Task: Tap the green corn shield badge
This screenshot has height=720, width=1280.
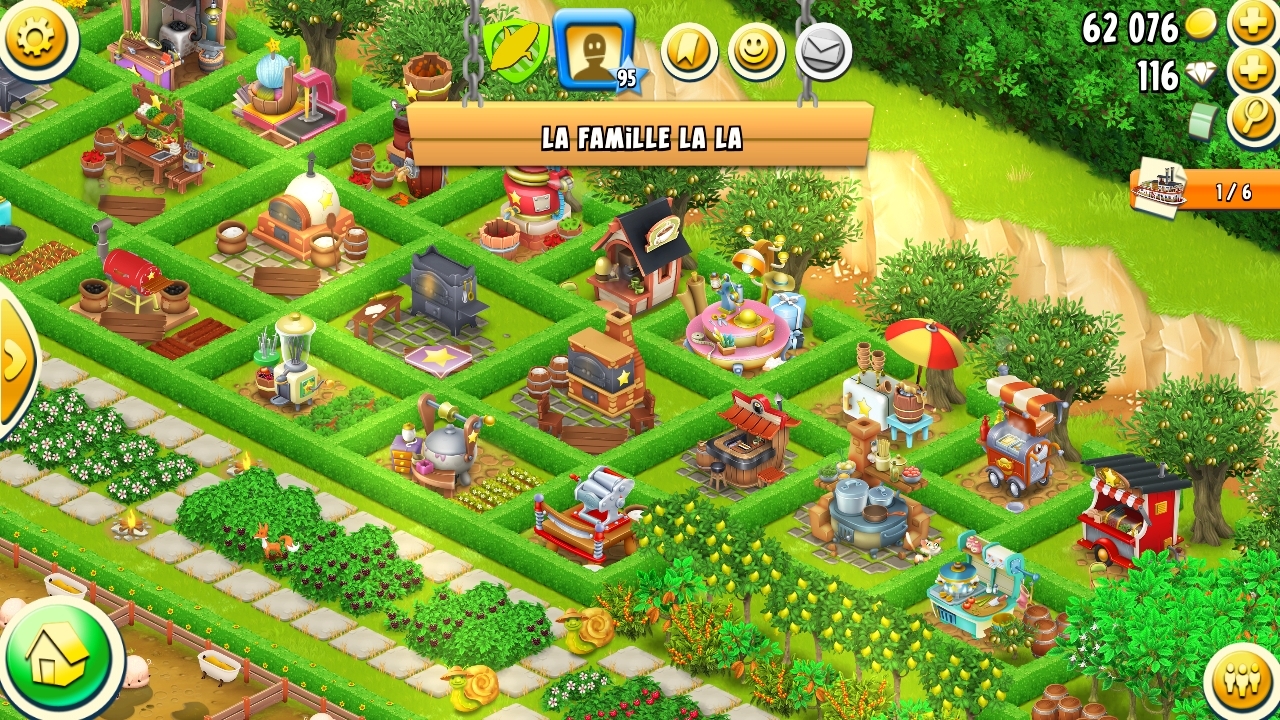Action: (x=515, y=48)
